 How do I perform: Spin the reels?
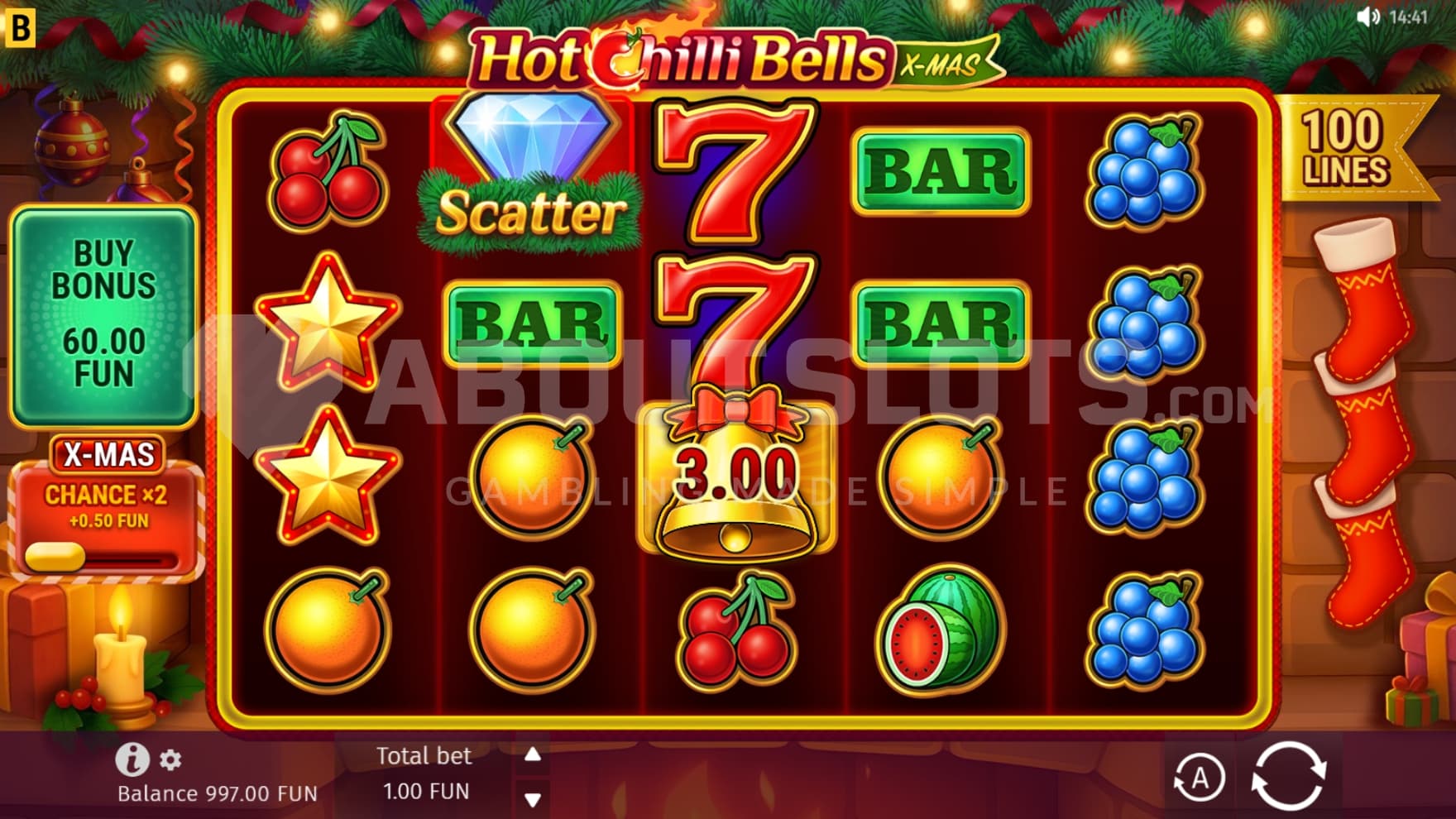pyautogui.click(x=1288, y=776)
